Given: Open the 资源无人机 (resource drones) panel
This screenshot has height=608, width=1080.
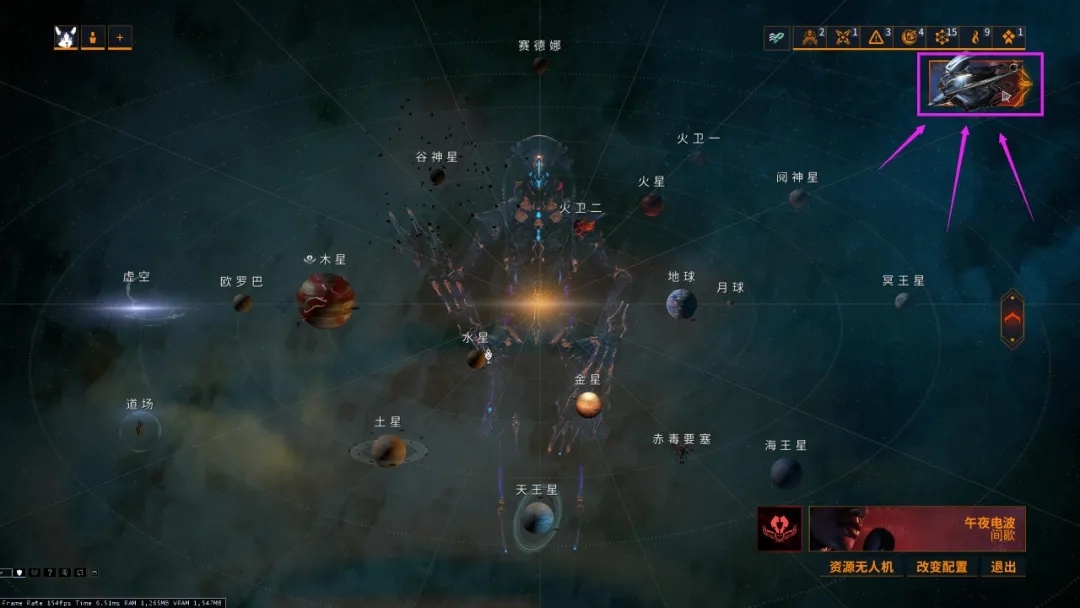Looking at the screenshot, I should (861, 567).
